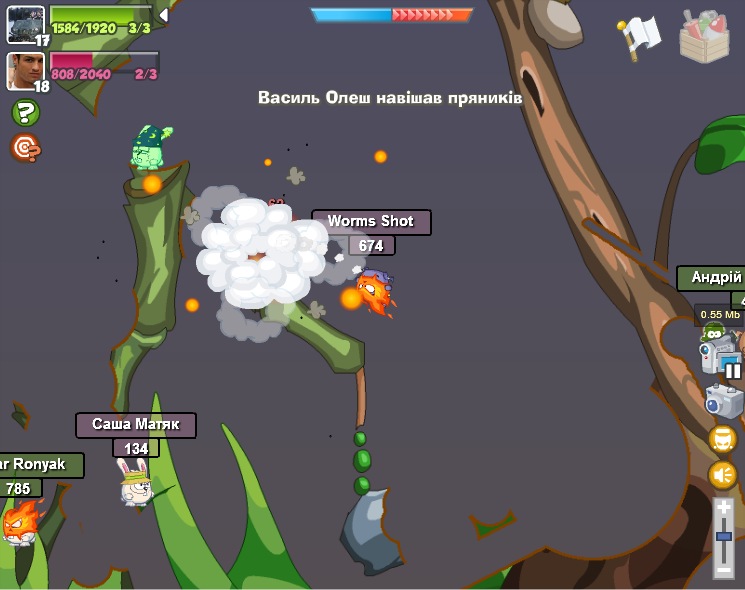
Task: Select the green team's level 17 avatar
Action: [25, 24]
